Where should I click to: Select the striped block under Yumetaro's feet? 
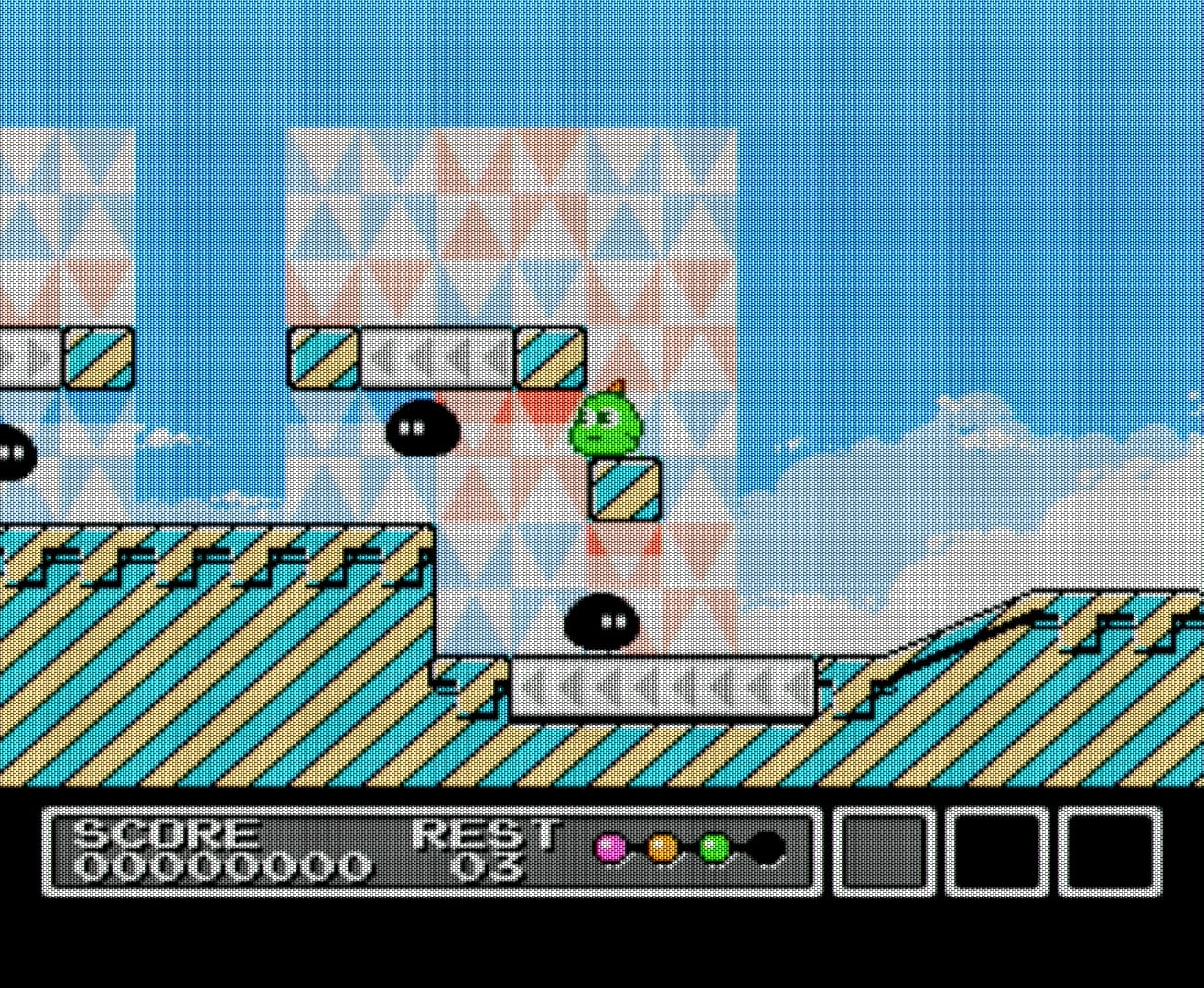(x=627, y=492)
